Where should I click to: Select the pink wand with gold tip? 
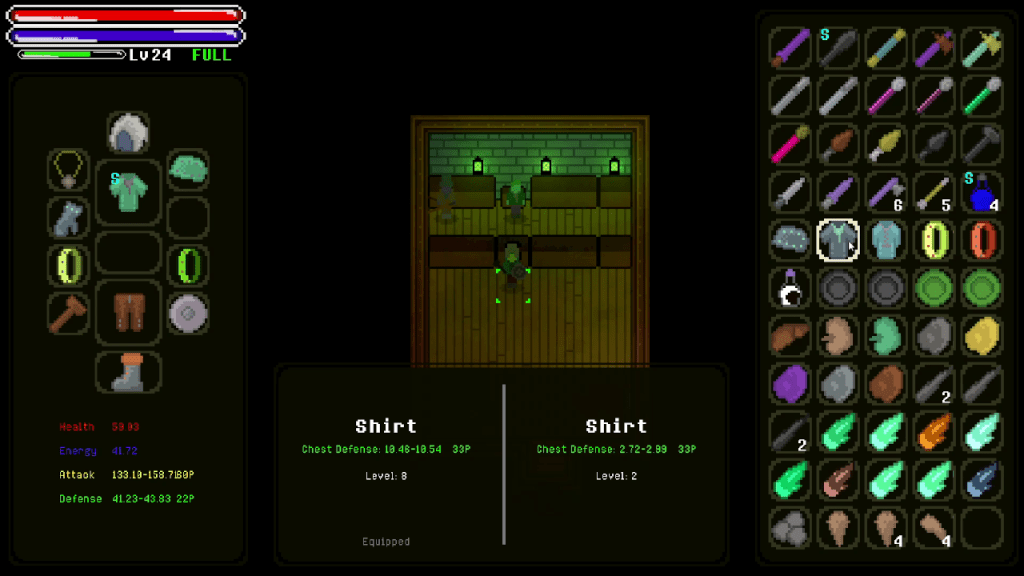(789, 144)
